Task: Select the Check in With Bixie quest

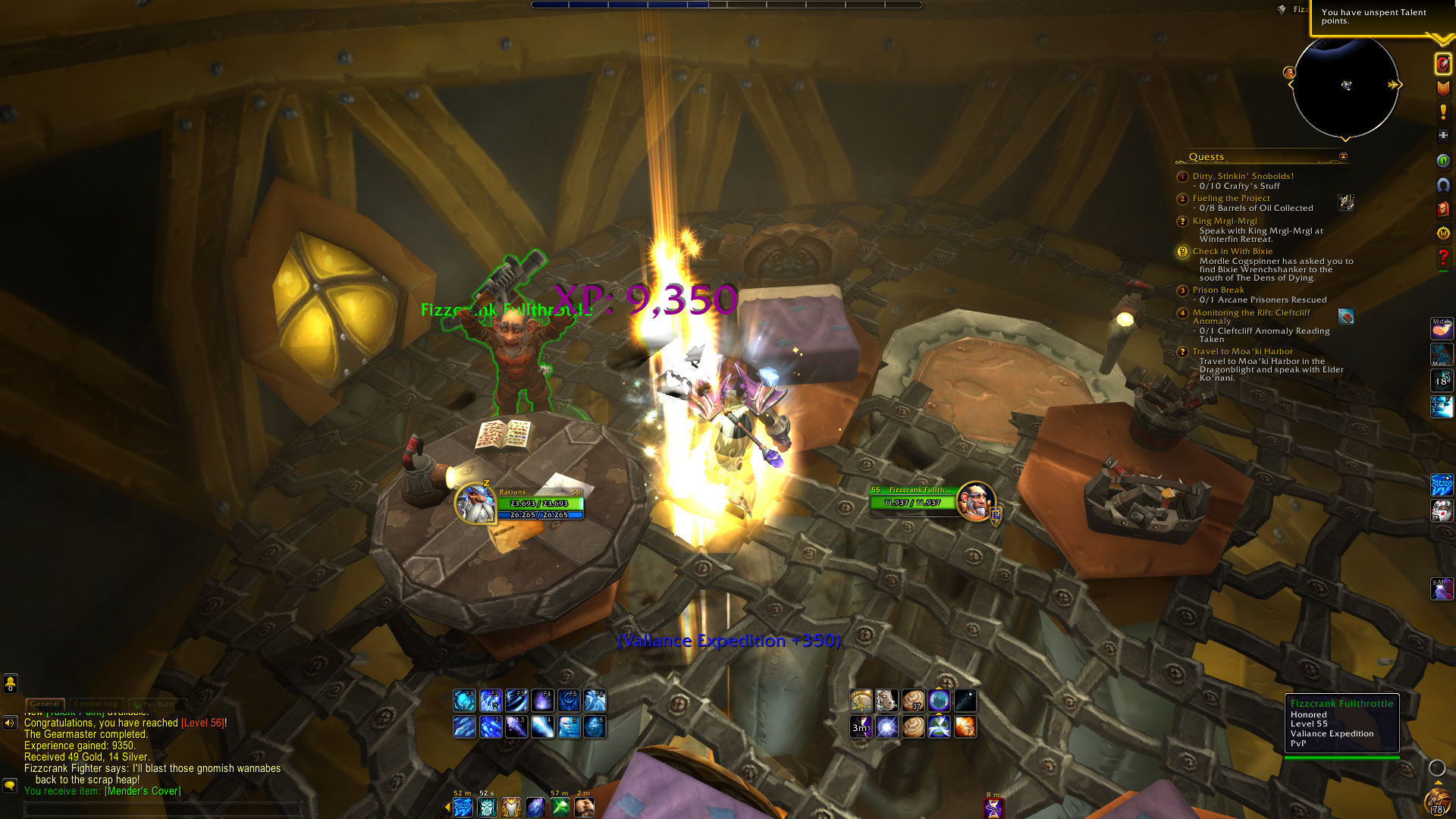Action: [x=1232, y=252]
